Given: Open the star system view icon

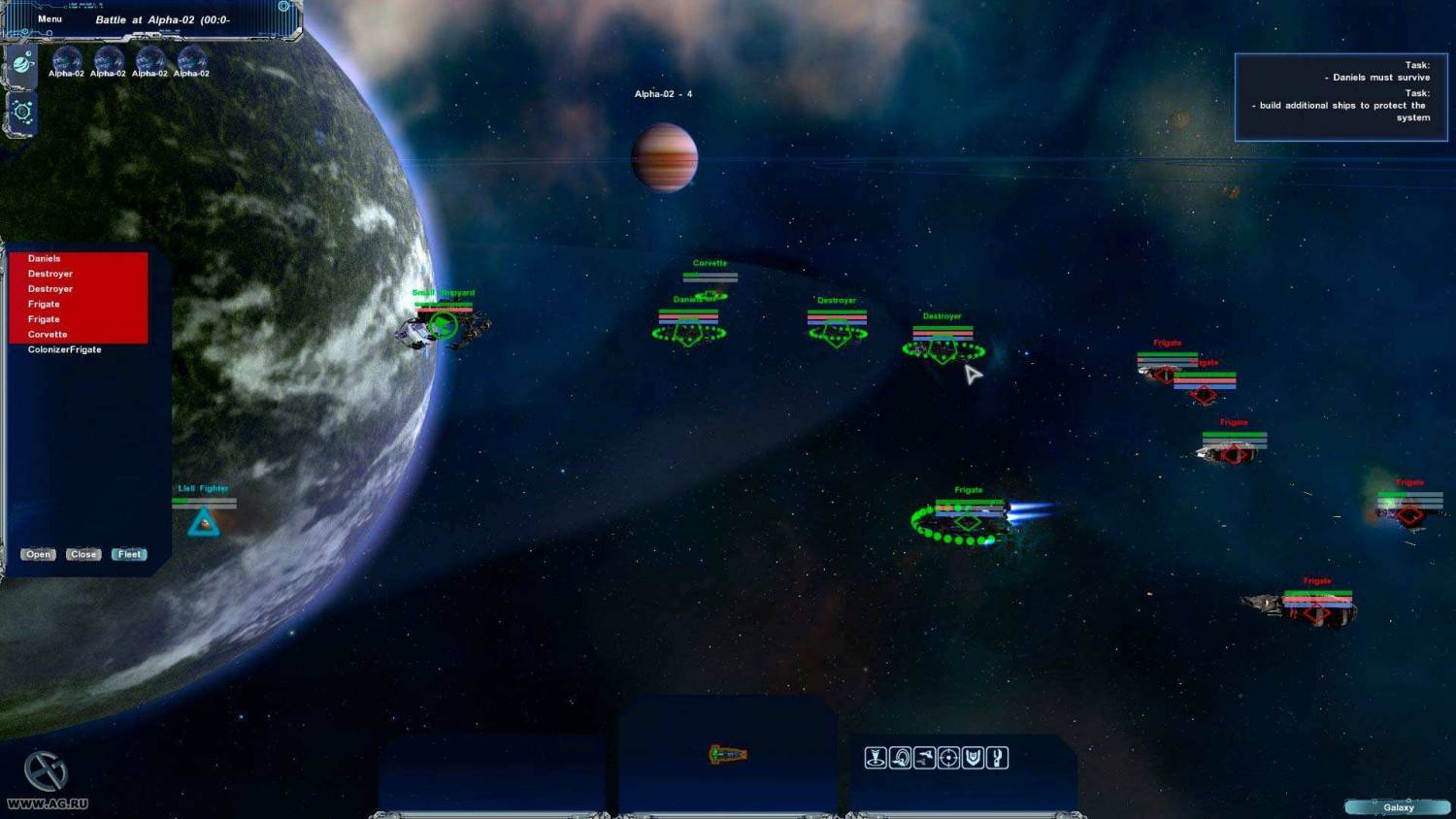Looking at the screenshot, I should point(22,112).
